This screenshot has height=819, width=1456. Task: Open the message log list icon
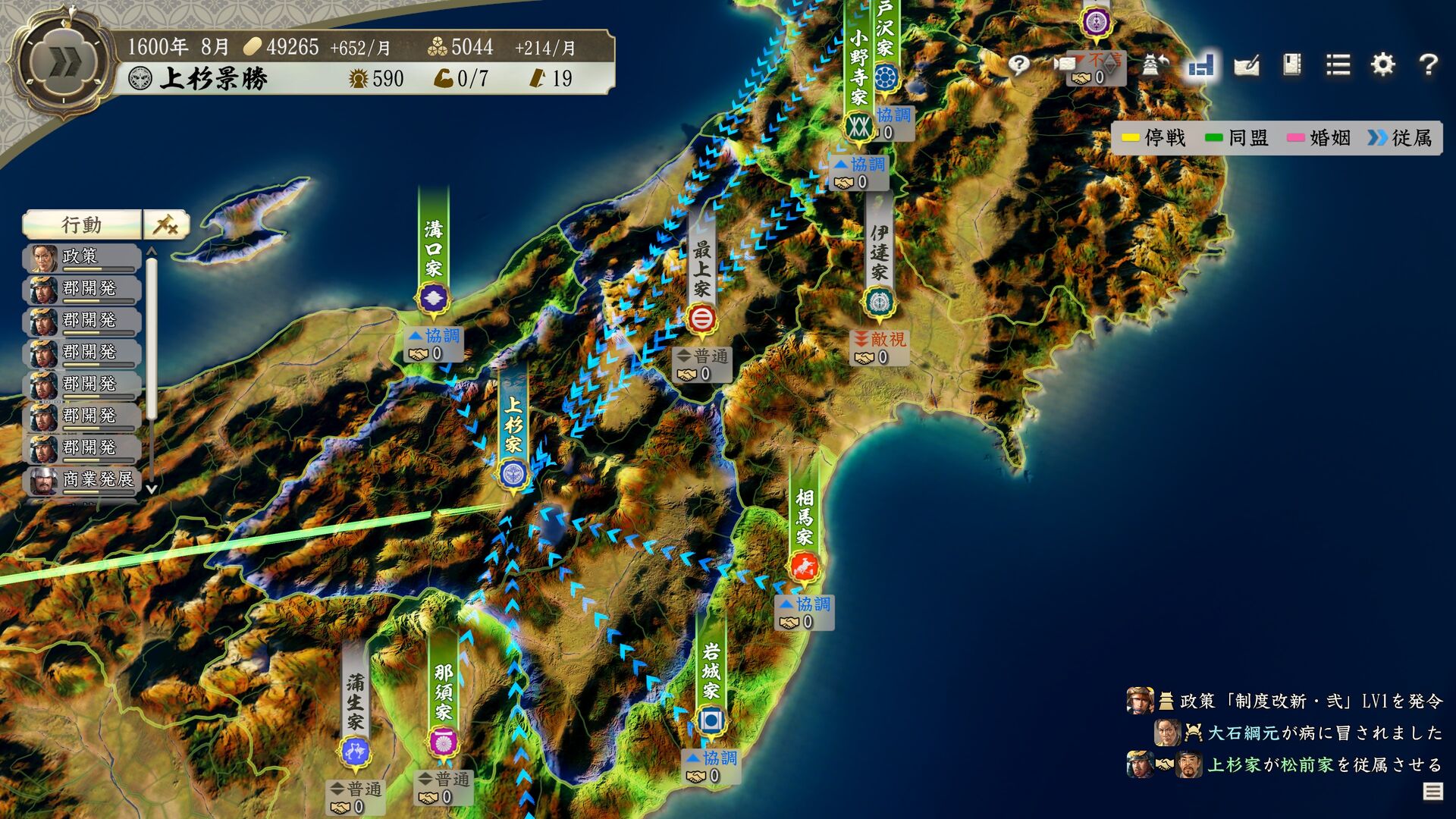(x=1432, y=792)
